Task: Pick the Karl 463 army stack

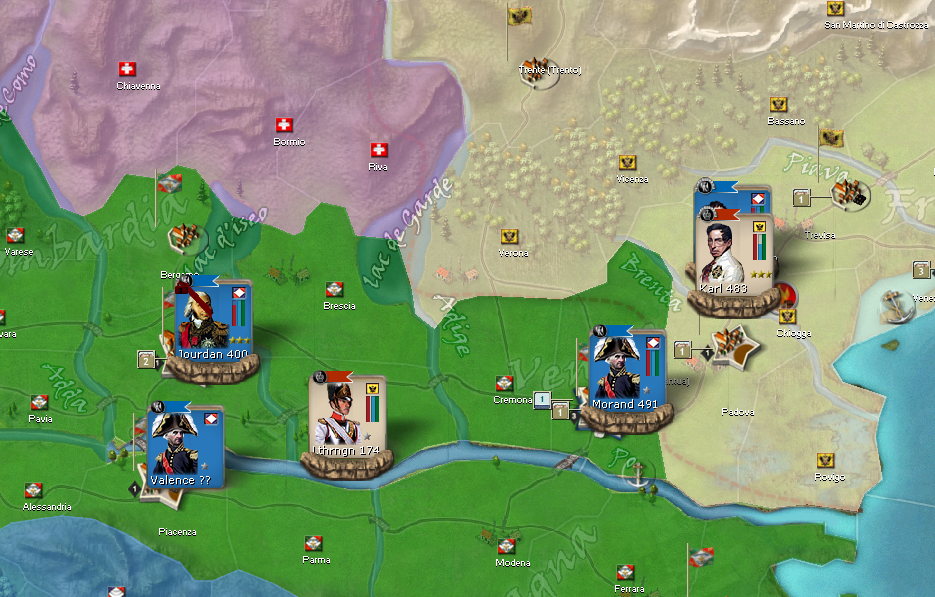Action: coord(733,253)
